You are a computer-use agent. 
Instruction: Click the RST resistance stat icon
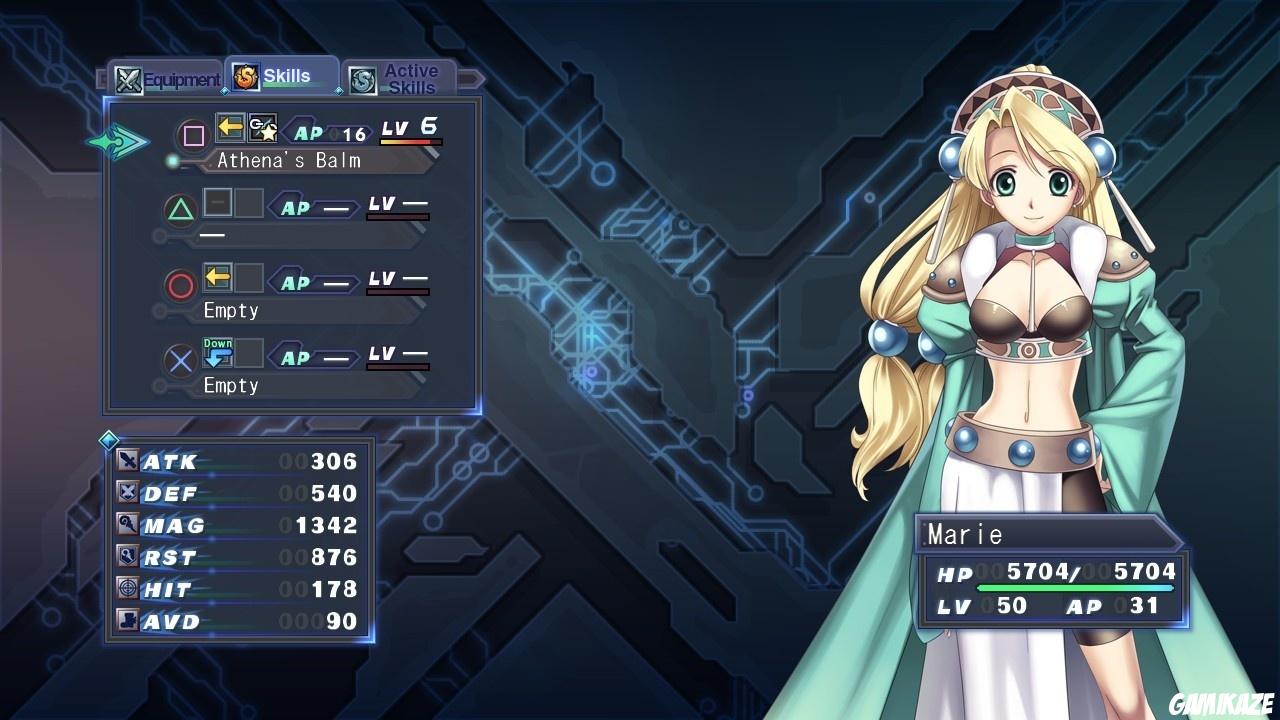click(x=128, y=556)
